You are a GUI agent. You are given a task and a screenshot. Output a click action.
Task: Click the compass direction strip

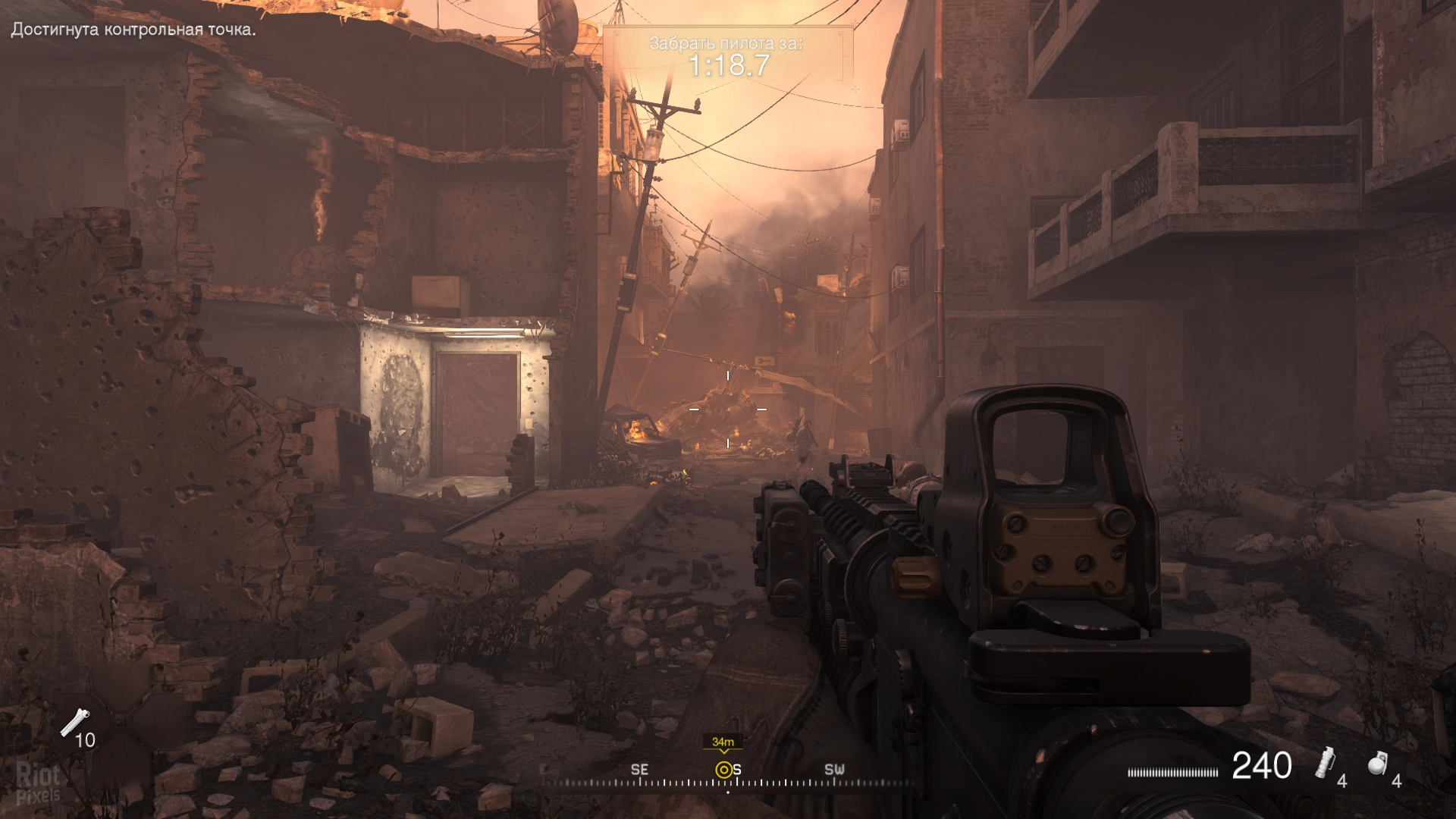[x=728, y=780]
